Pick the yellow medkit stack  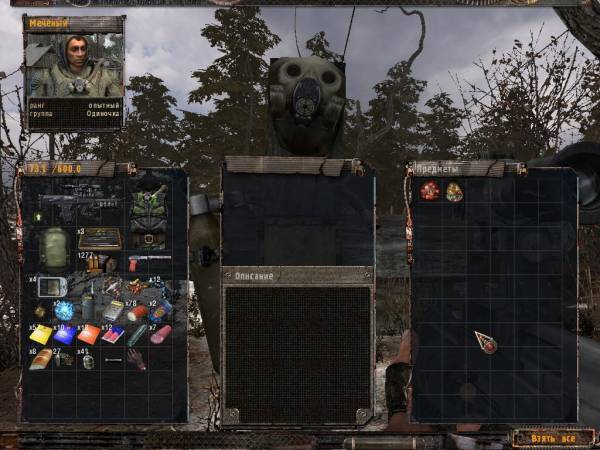tap(41, 335)
